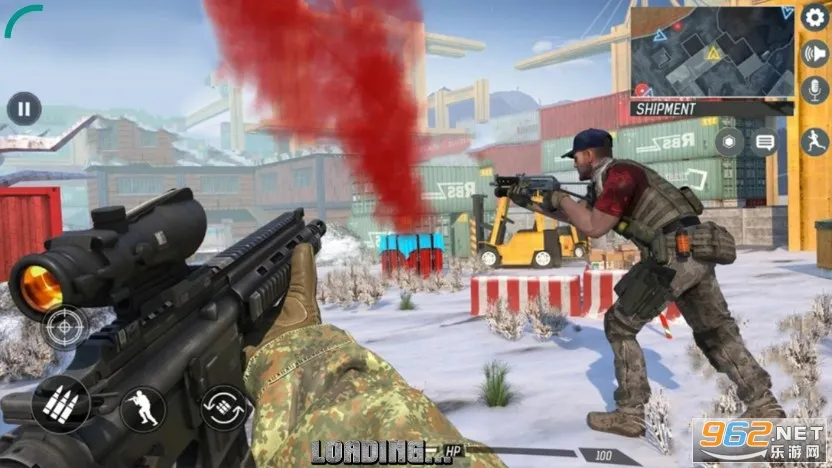
Task: Pause the game with the pause button
Action: 23,108
